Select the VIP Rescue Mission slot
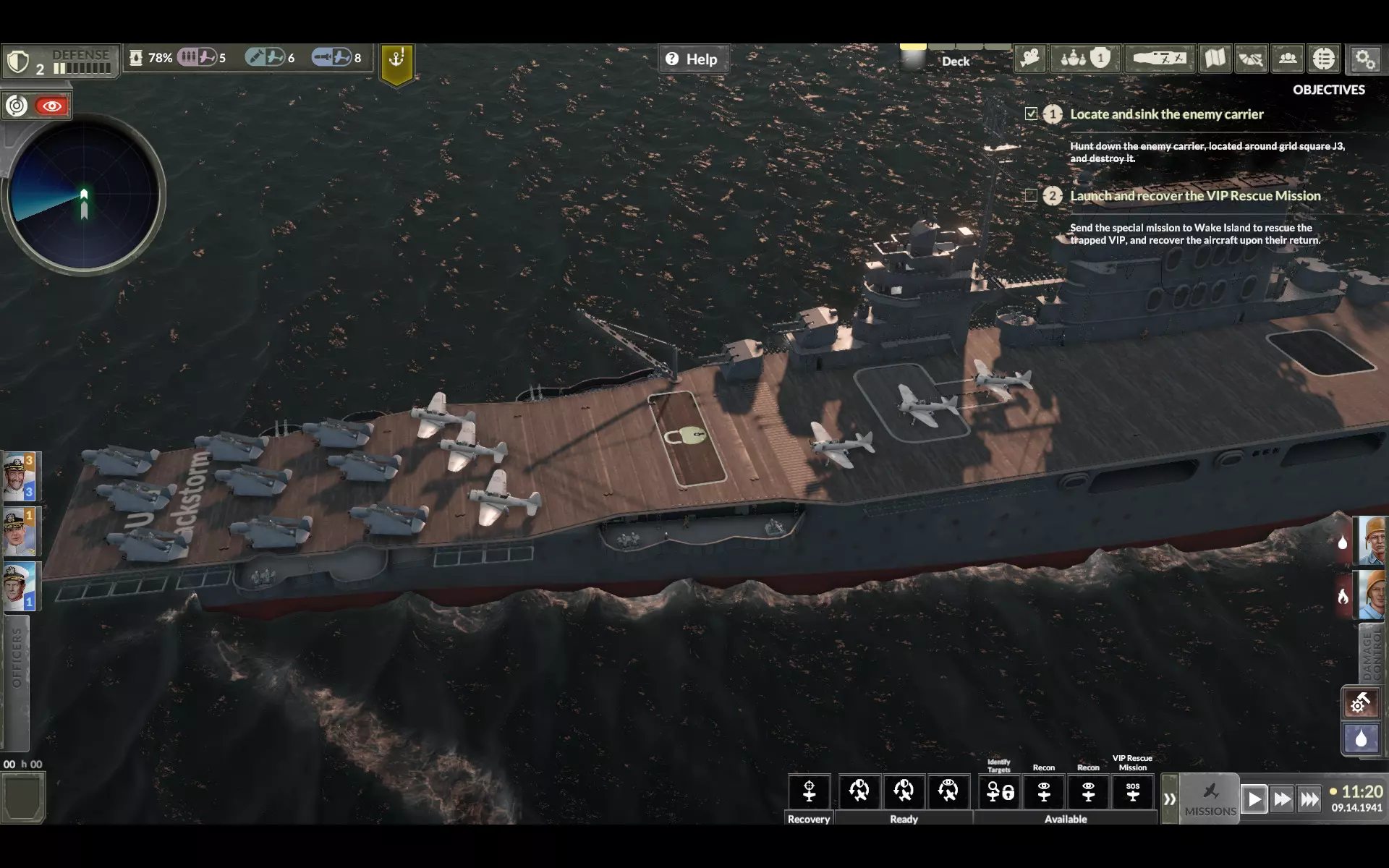 pyautogui.click(x=1132, y=791)
